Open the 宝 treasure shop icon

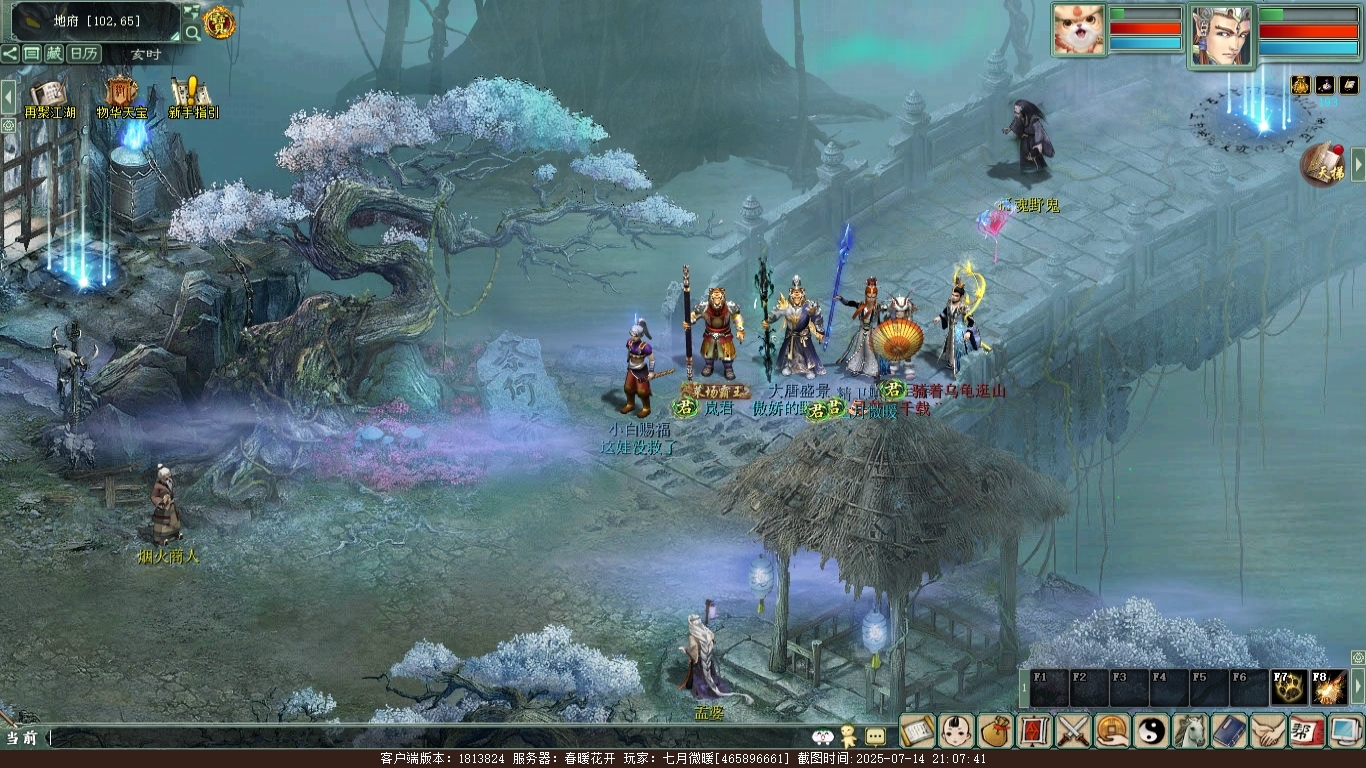219,21
